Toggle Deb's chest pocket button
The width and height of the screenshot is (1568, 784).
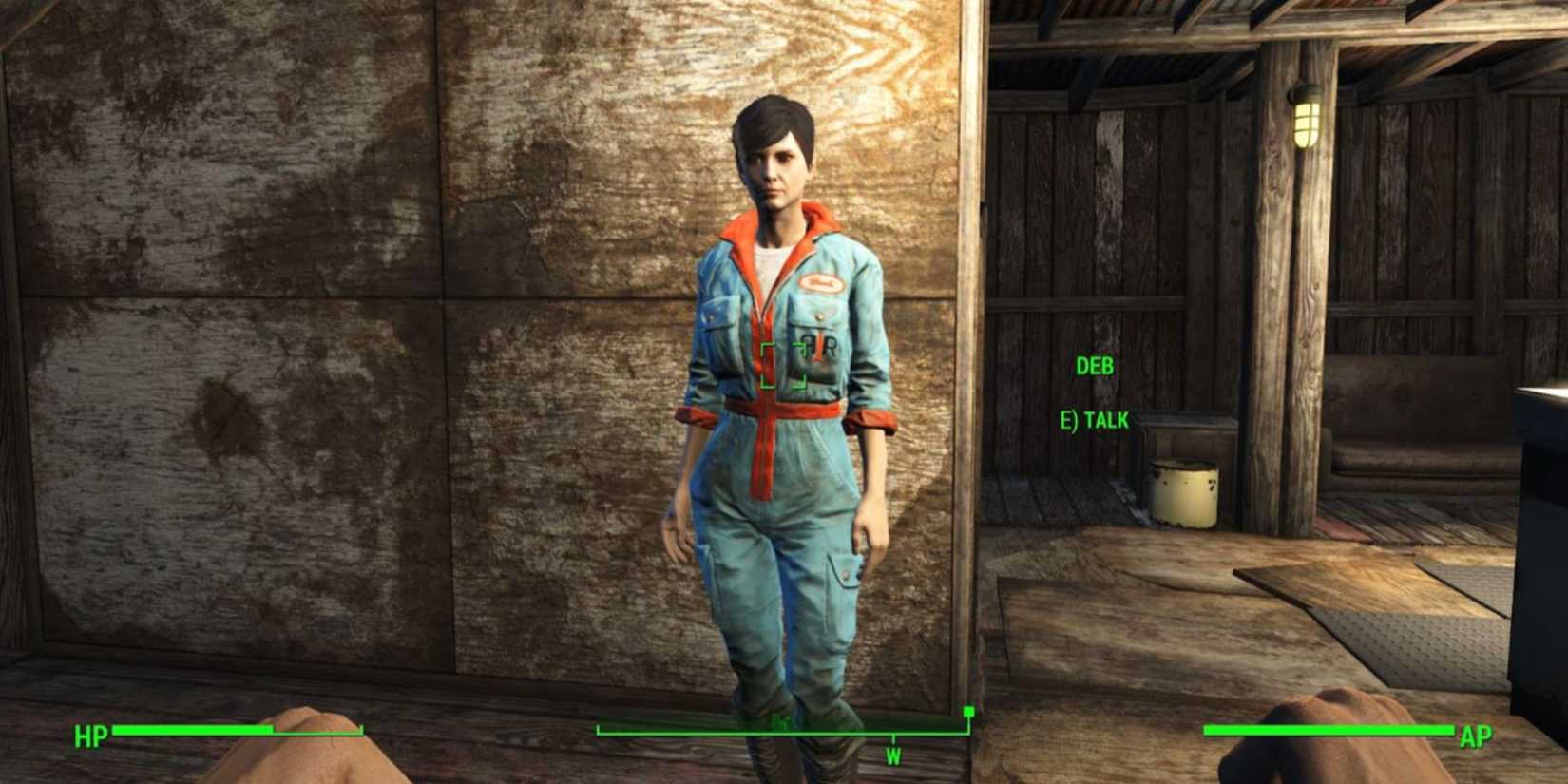(819, 317)
